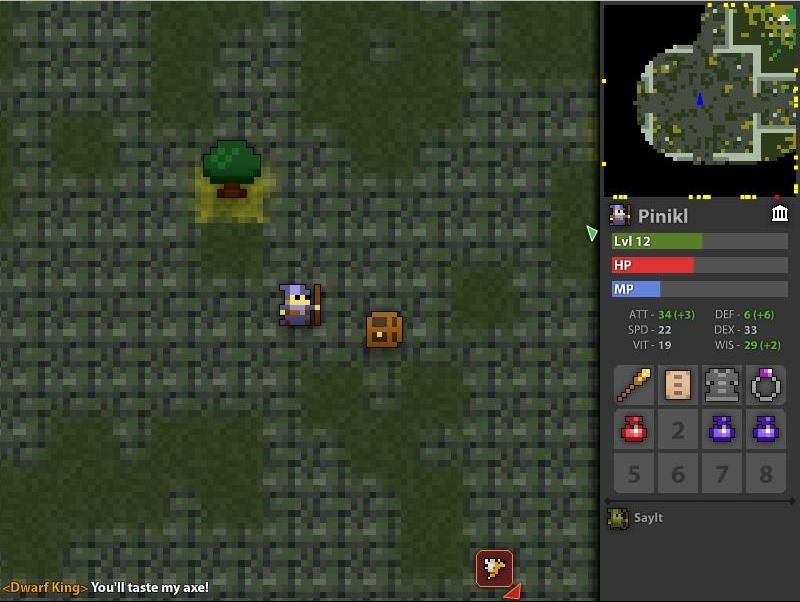Viewport: 800px width, 602px height.
Task: Click the red quest target portrait icon
Action: click(x=494, y=568)
